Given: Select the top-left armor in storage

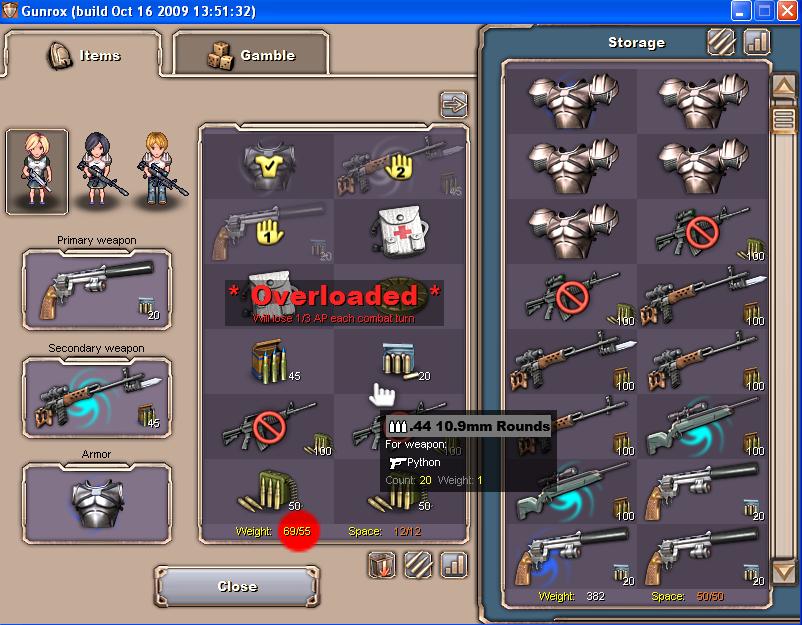Looking at the screenshot, I should coord(571,97).
